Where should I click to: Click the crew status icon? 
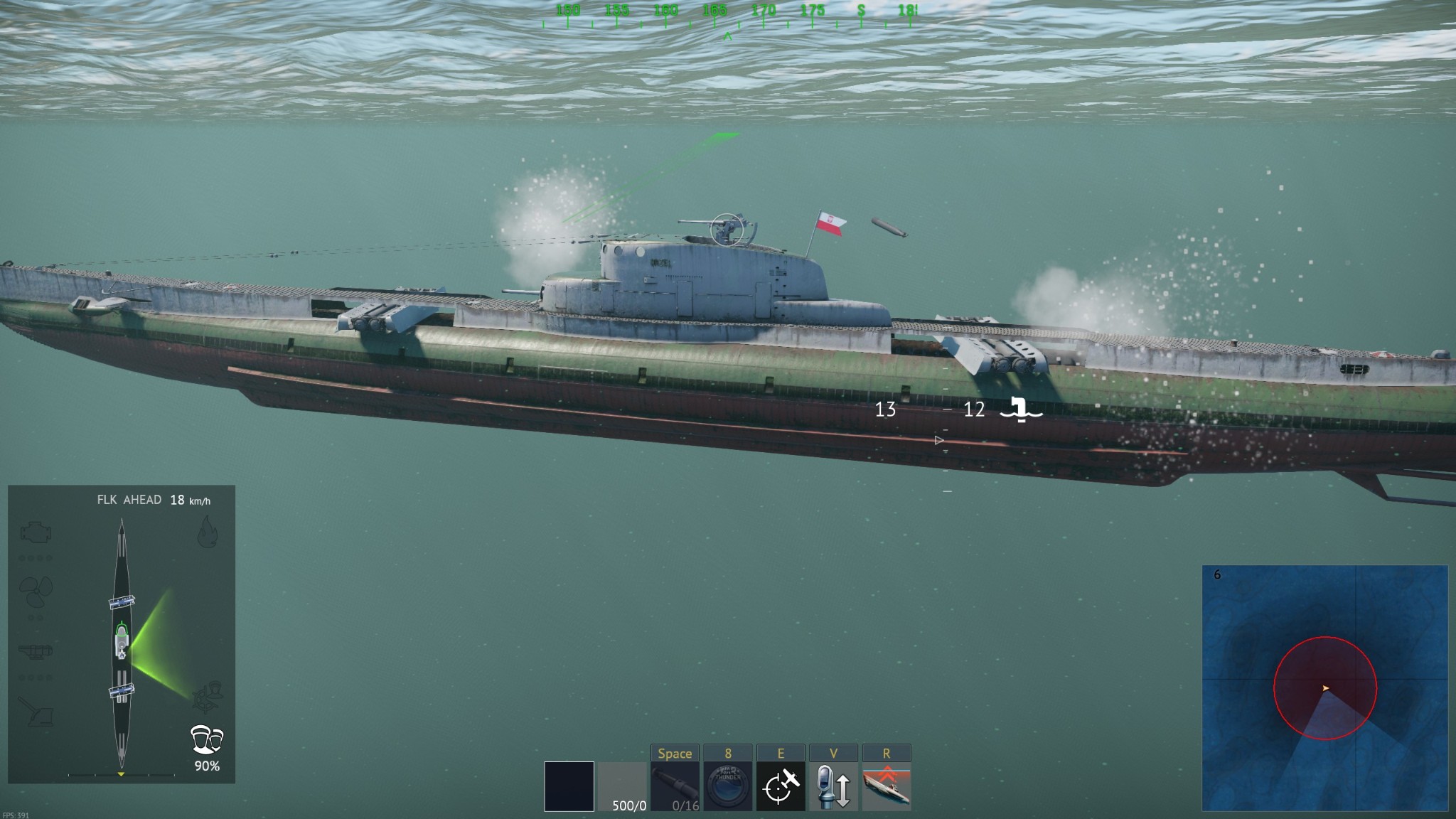pyautogui.click(x=207, y=740)
